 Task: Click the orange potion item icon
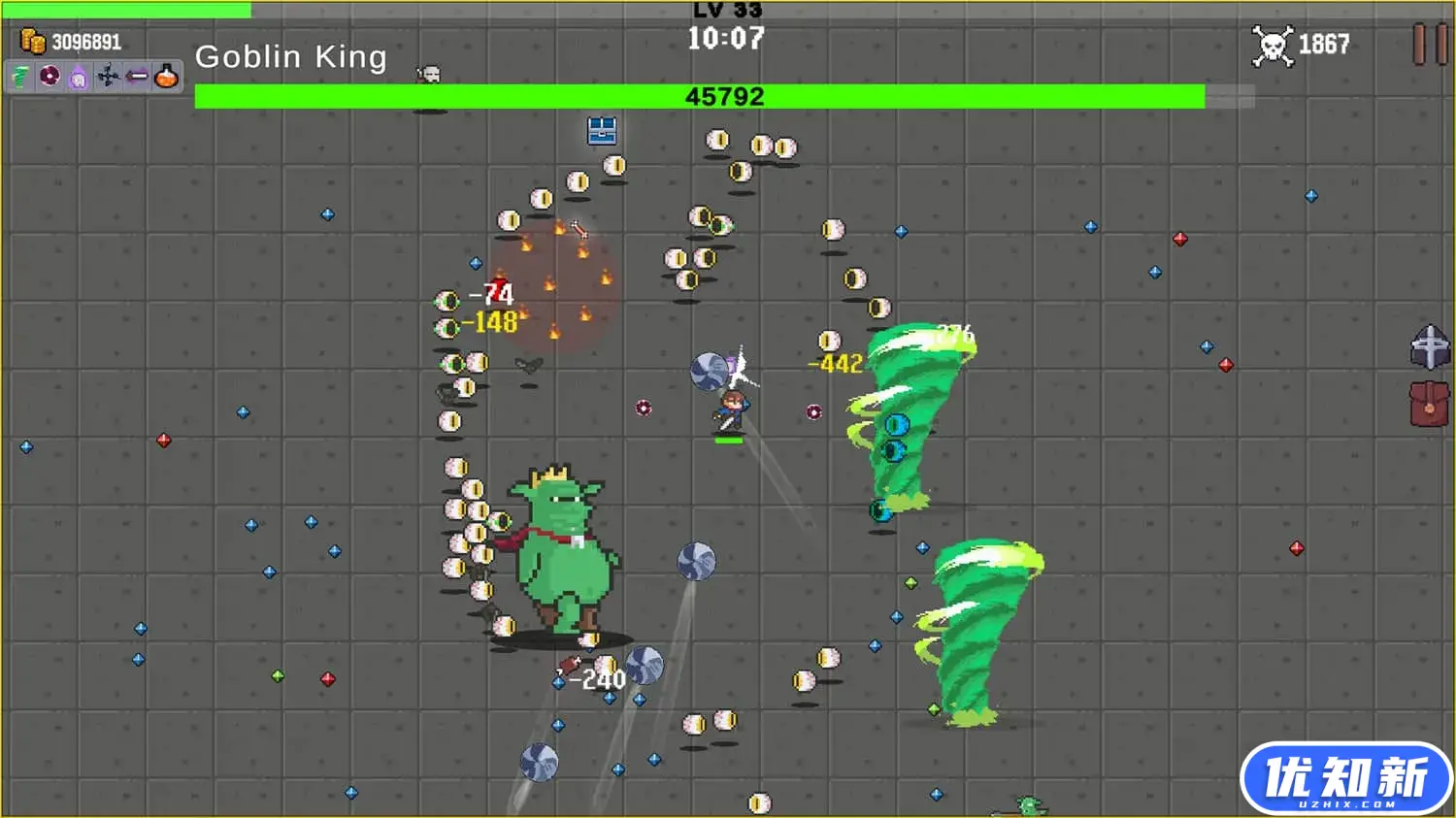point(164,77)
